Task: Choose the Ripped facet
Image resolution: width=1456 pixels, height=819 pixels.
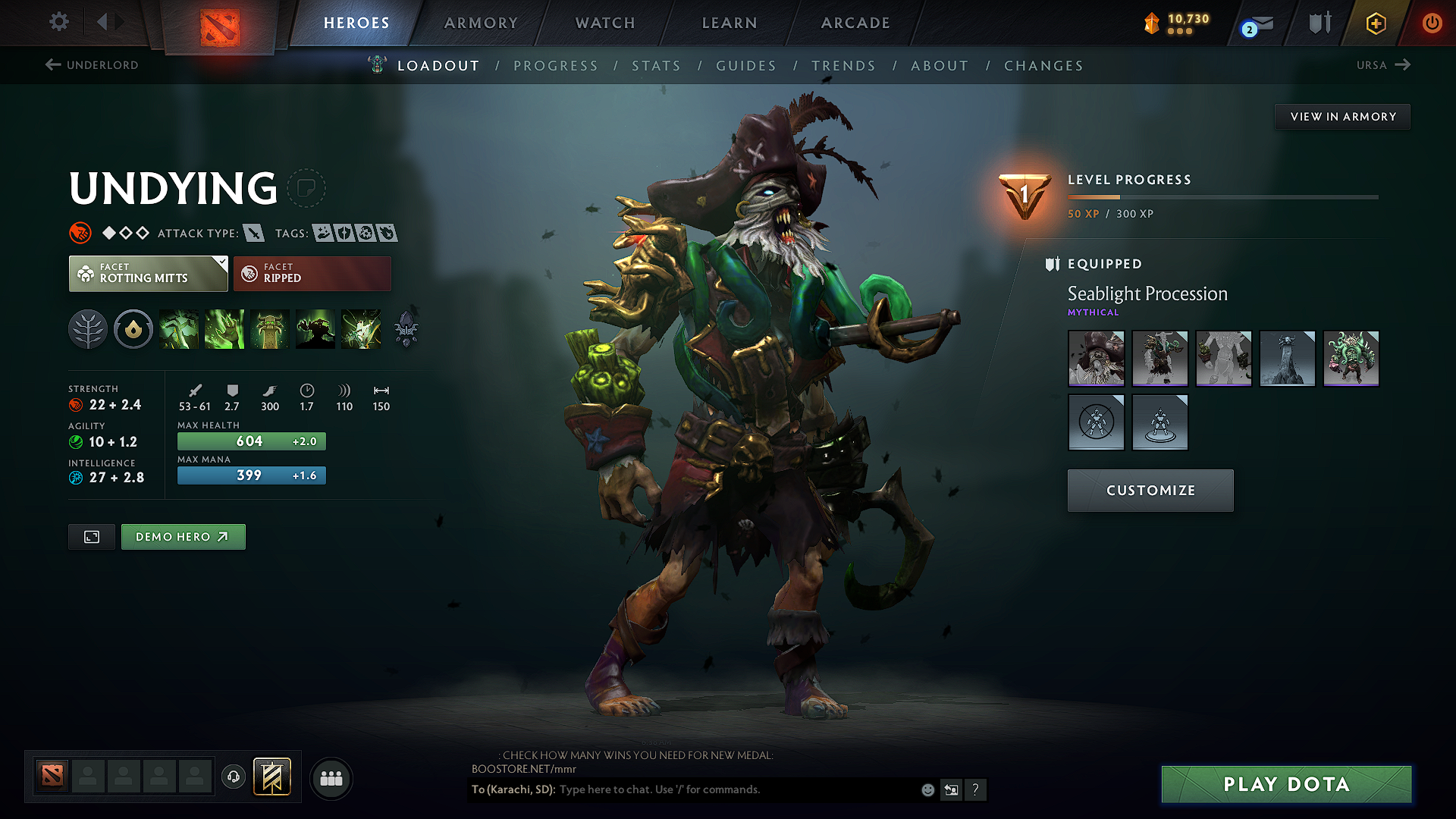Action: 312,274
